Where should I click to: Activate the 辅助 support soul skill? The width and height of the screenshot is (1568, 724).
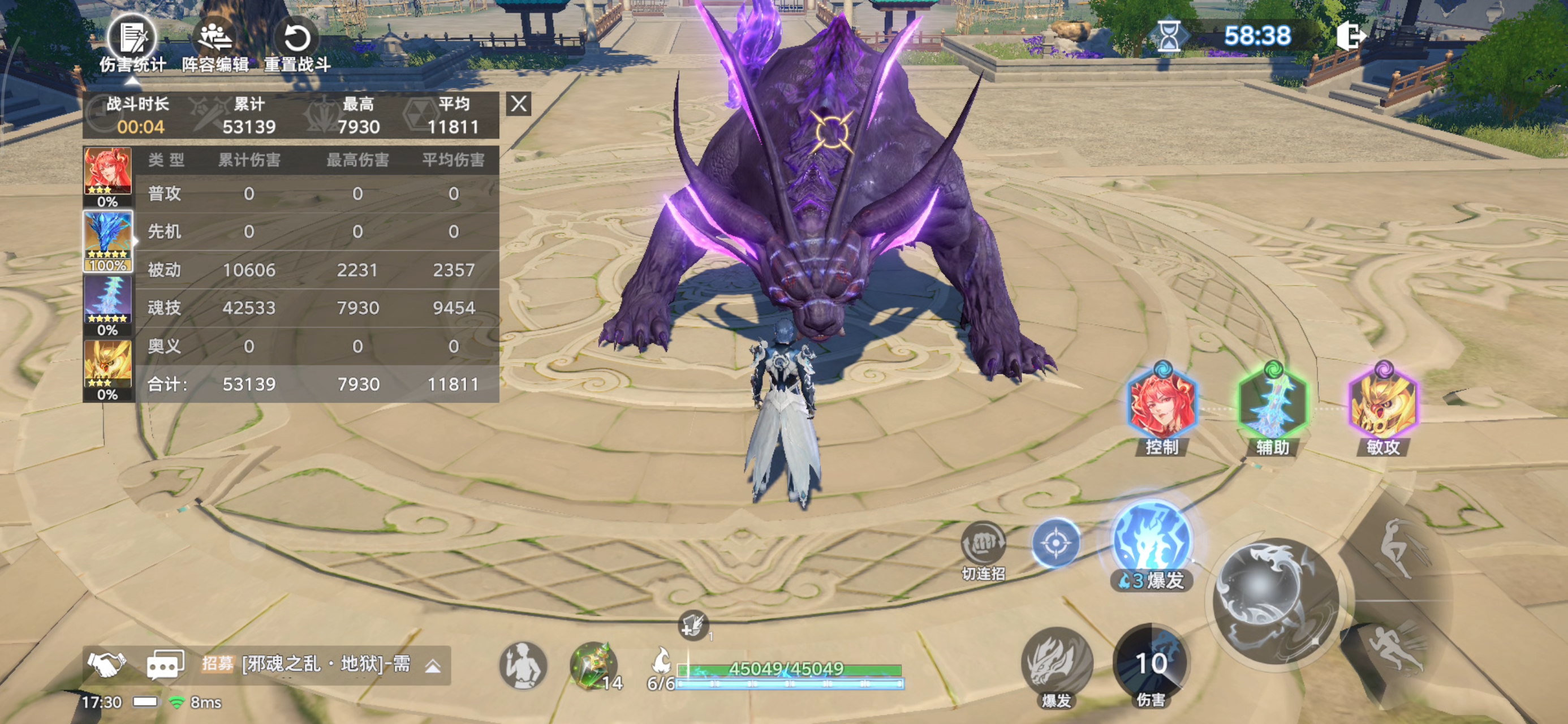coord(1272,403)
